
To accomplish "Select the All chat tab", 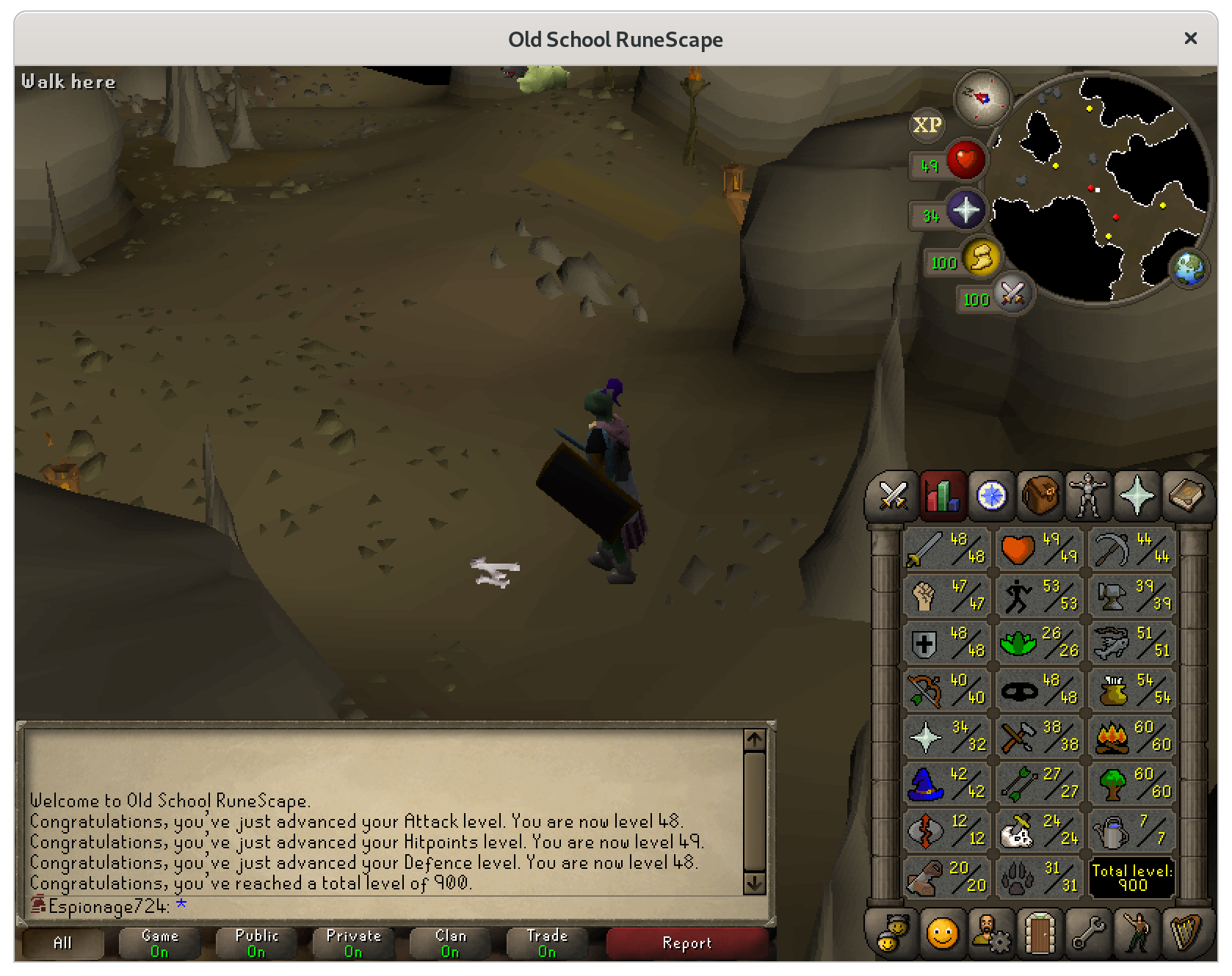I will [x=62, y=943].
